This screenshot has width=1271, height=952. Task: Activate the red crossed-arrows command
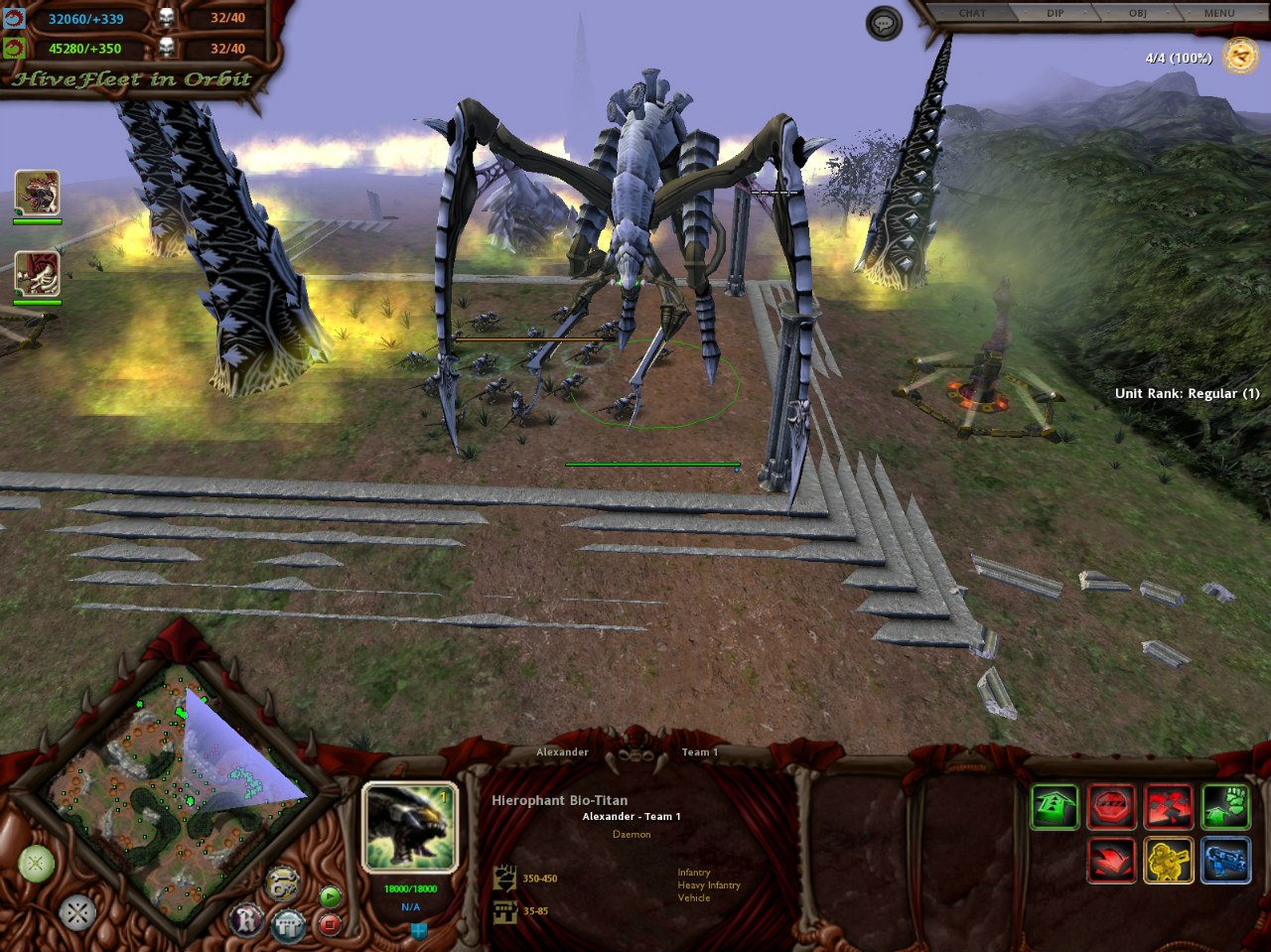1169,806
